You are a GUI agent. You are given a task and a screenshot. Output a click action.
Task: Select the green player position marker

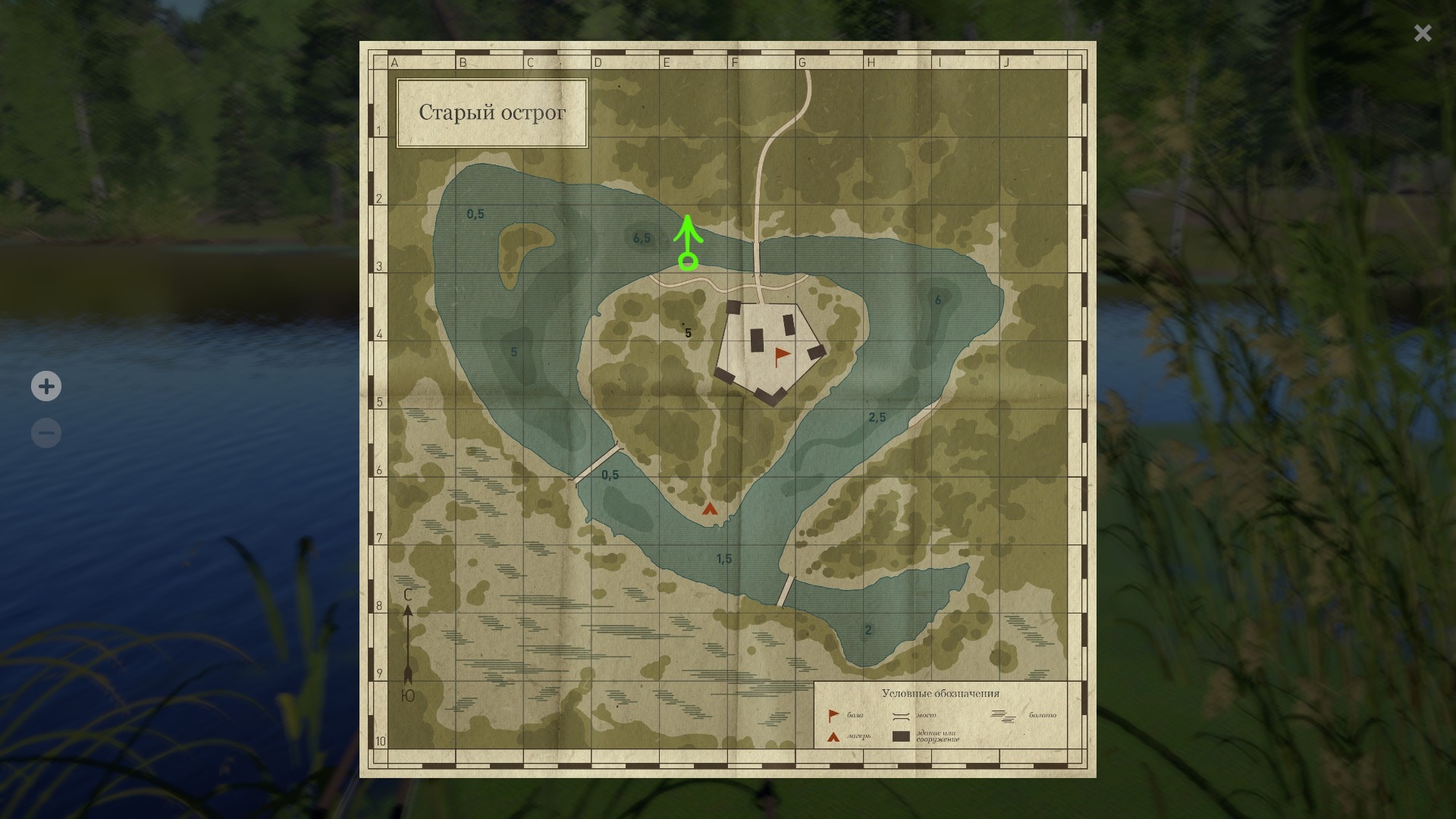click(688, 262)
